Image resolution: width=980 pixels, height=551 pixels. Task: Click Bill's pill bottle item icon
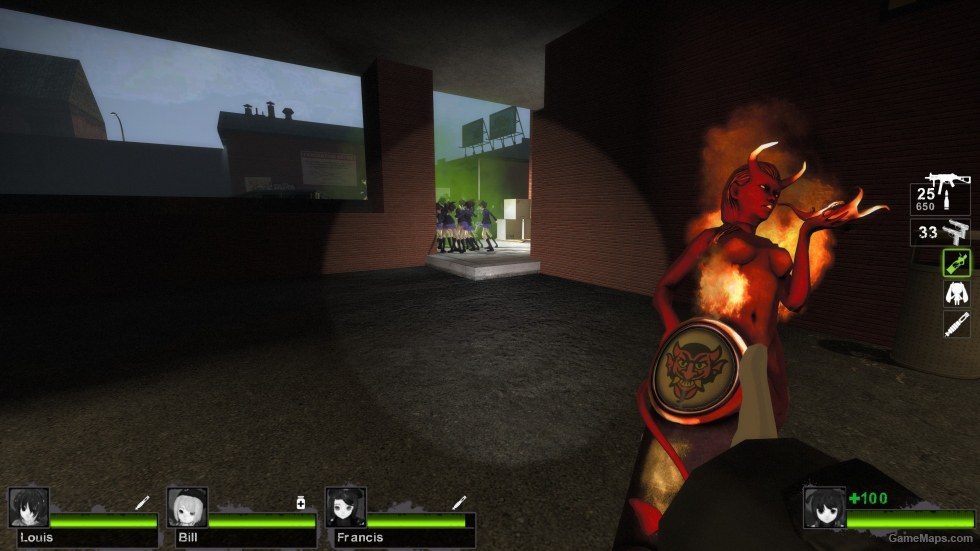coord(300,502)
